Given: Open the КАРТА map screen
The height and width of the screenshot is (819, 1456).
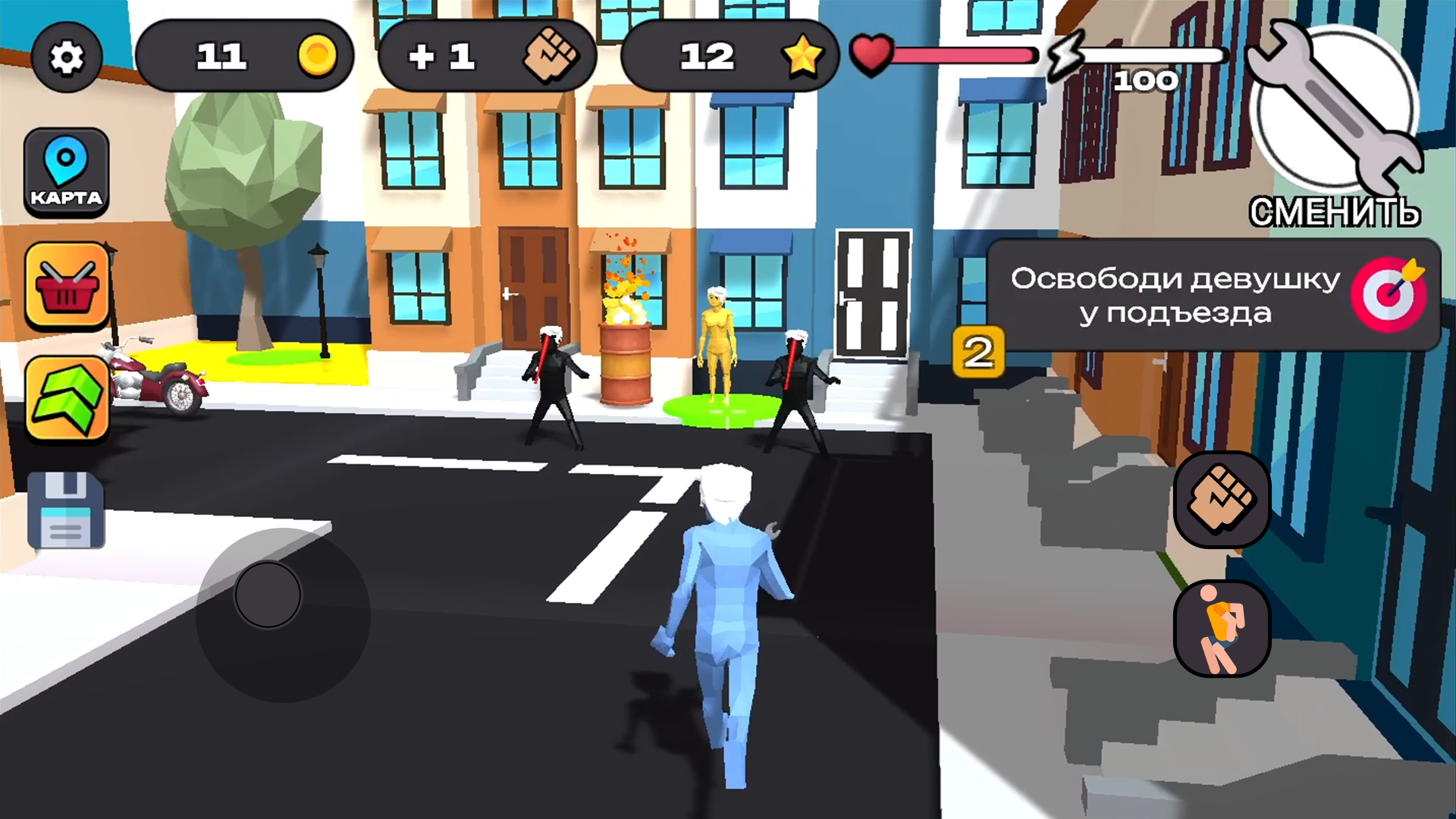Looking at the screenshot, I should [x=67, y=171].
